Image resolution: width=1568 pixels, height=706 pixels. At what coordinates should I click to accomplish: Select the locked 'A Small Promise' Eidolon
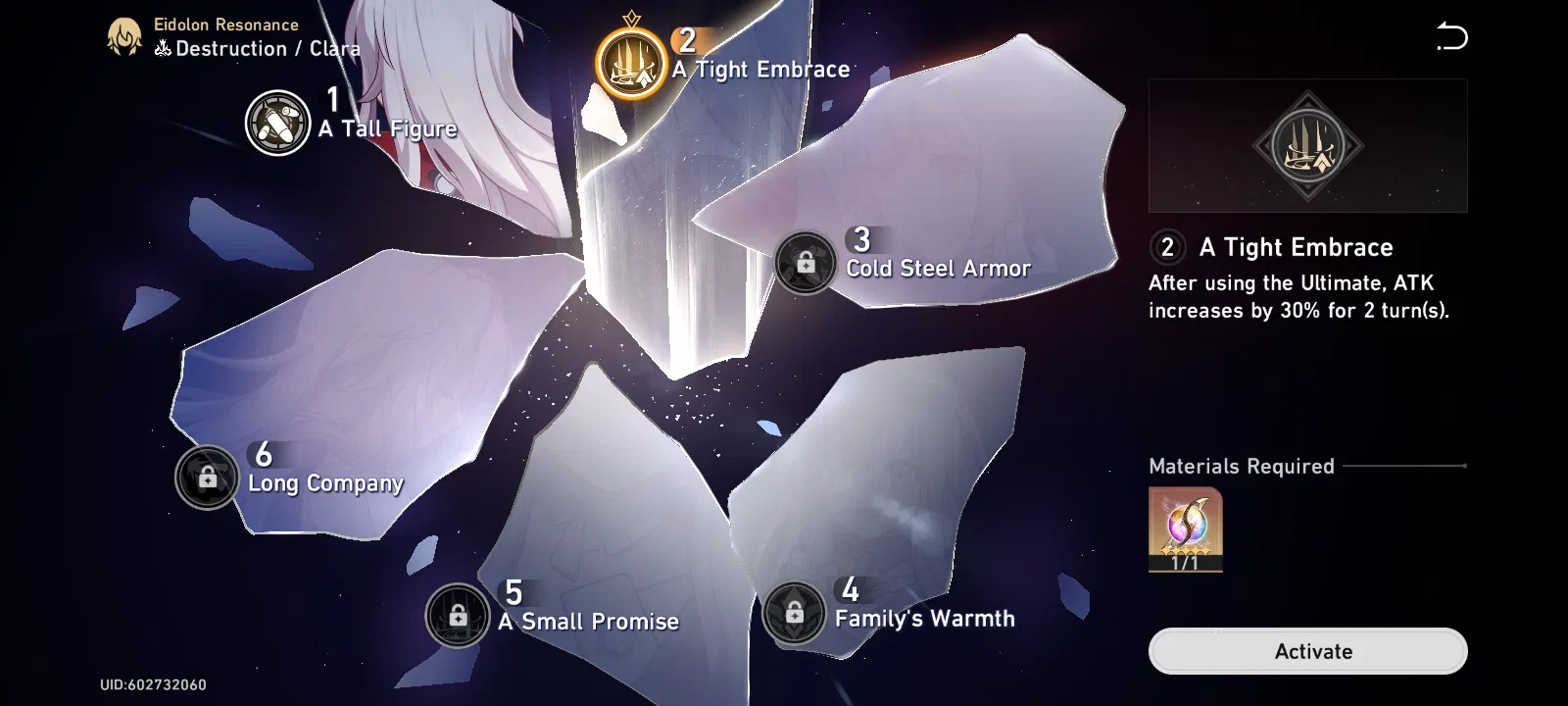pos(459,614)
